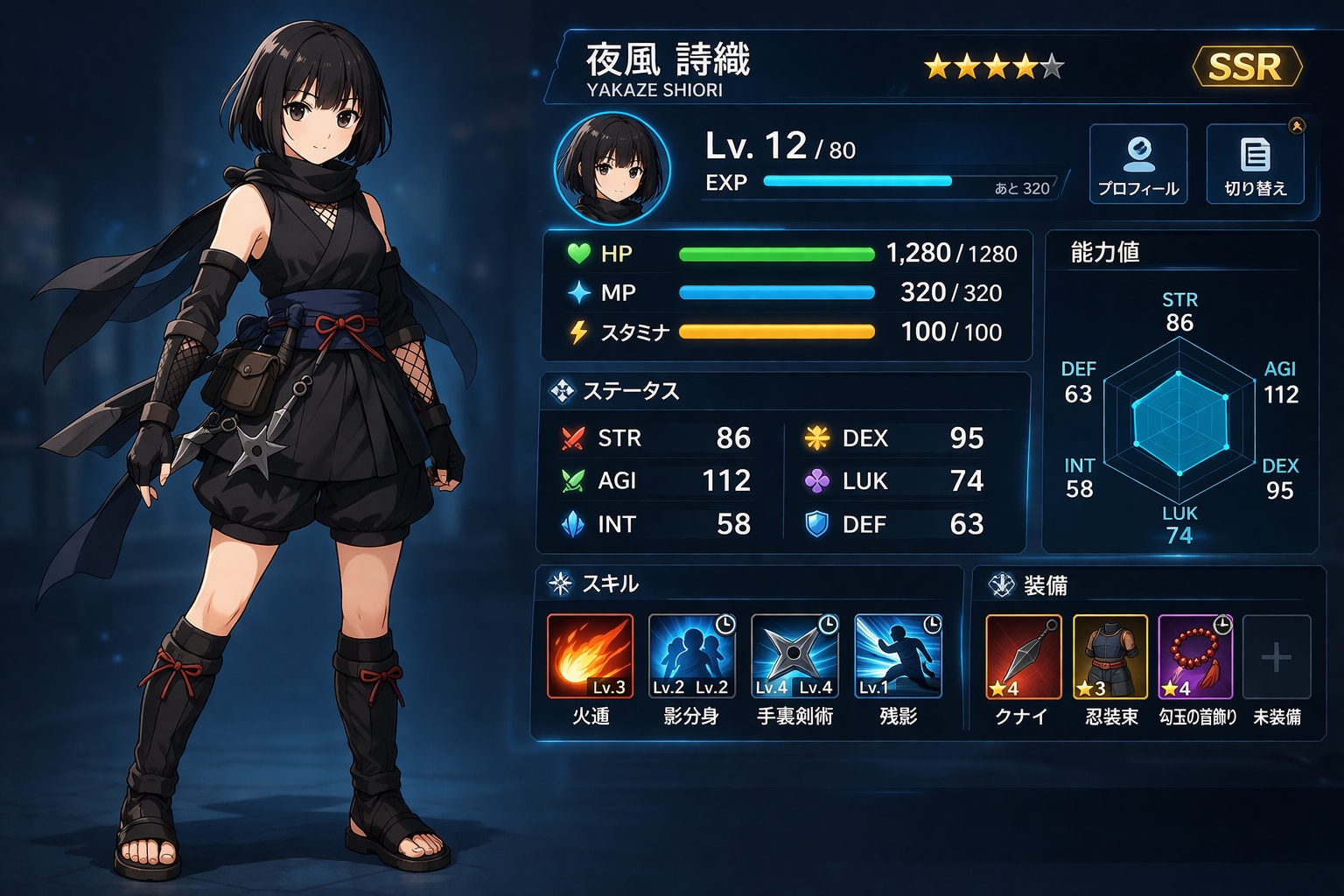Click the 切り替え switch button
Image resolution: width=1344 pixels, height=896 pixels.
point(1255,164)
